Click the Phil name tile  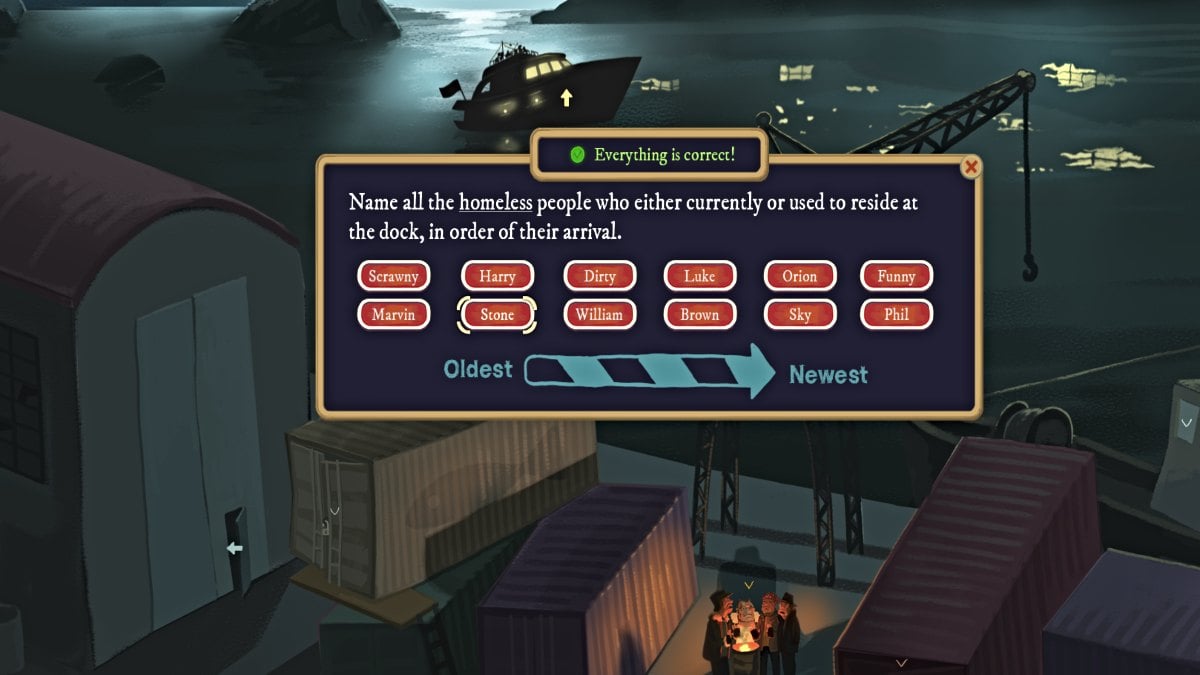click(896, 314)
